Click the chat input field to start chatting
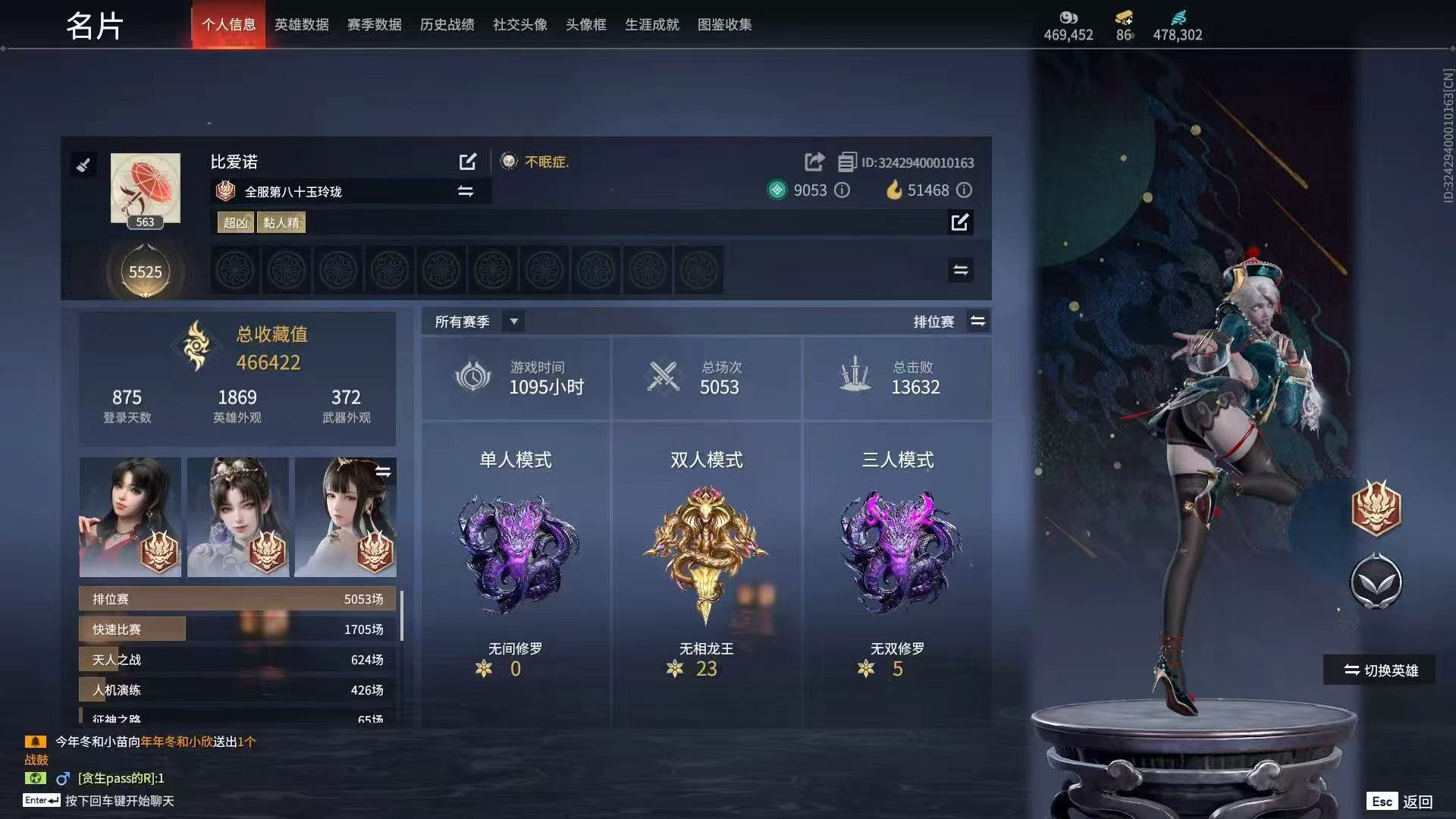 (121, 801)
